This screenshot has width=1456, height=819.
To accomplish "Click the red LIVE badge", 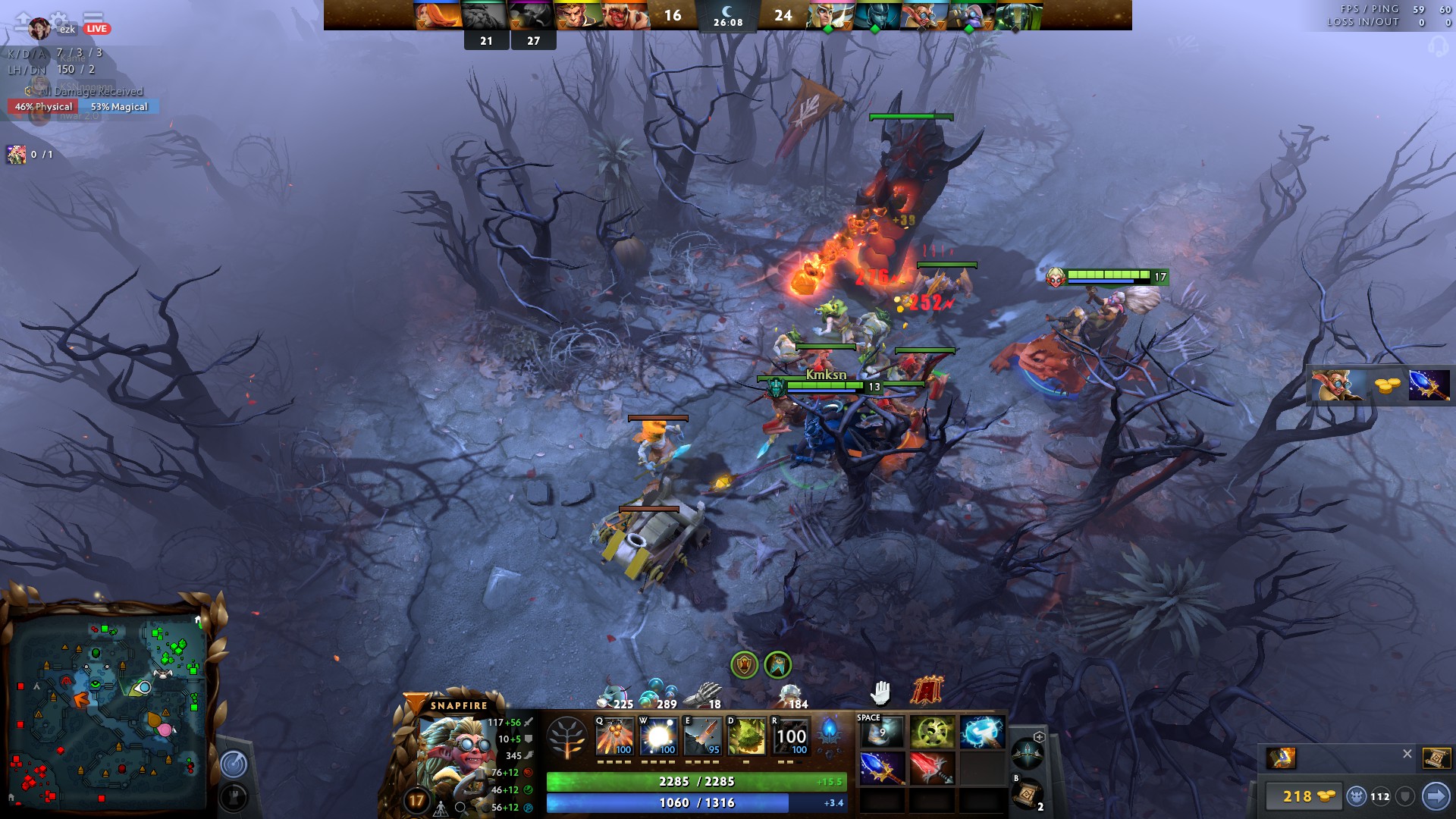I will 96,30.
